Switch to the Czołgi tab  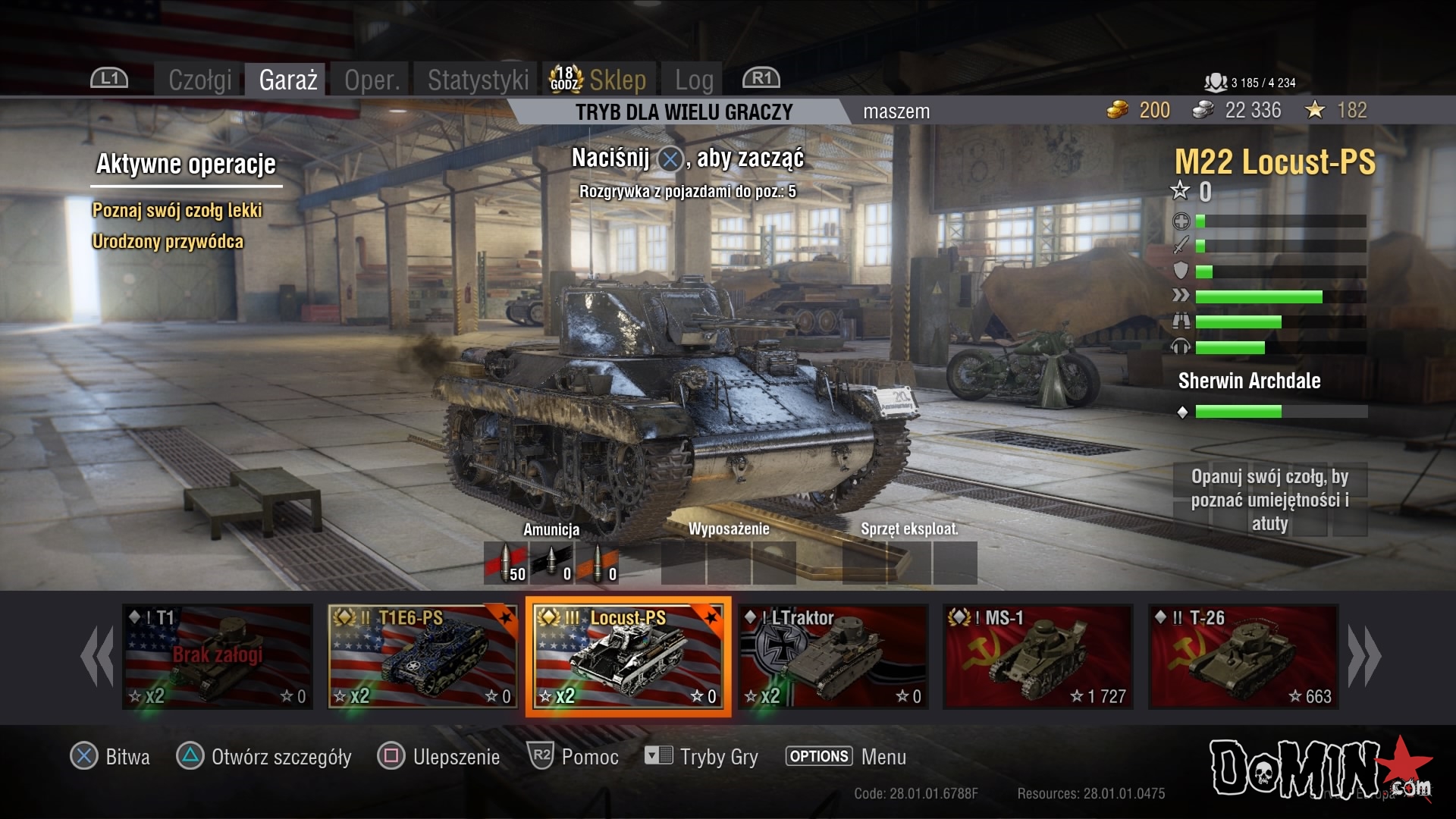(199, 80)
